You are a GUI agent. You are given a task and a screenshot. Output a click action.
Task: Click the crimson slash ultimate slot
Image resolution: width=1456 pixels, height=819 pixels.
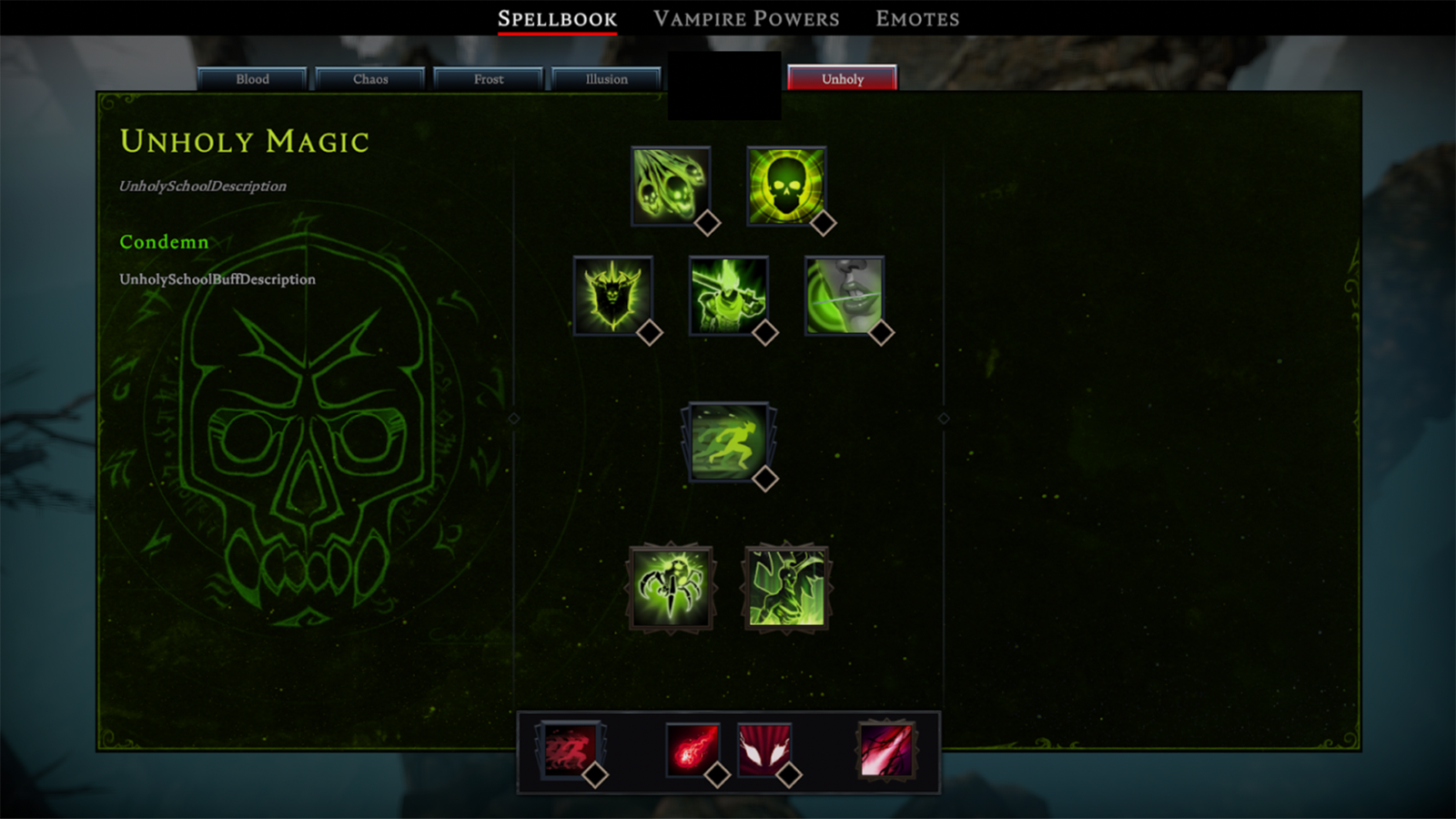[x=885, y=750]
